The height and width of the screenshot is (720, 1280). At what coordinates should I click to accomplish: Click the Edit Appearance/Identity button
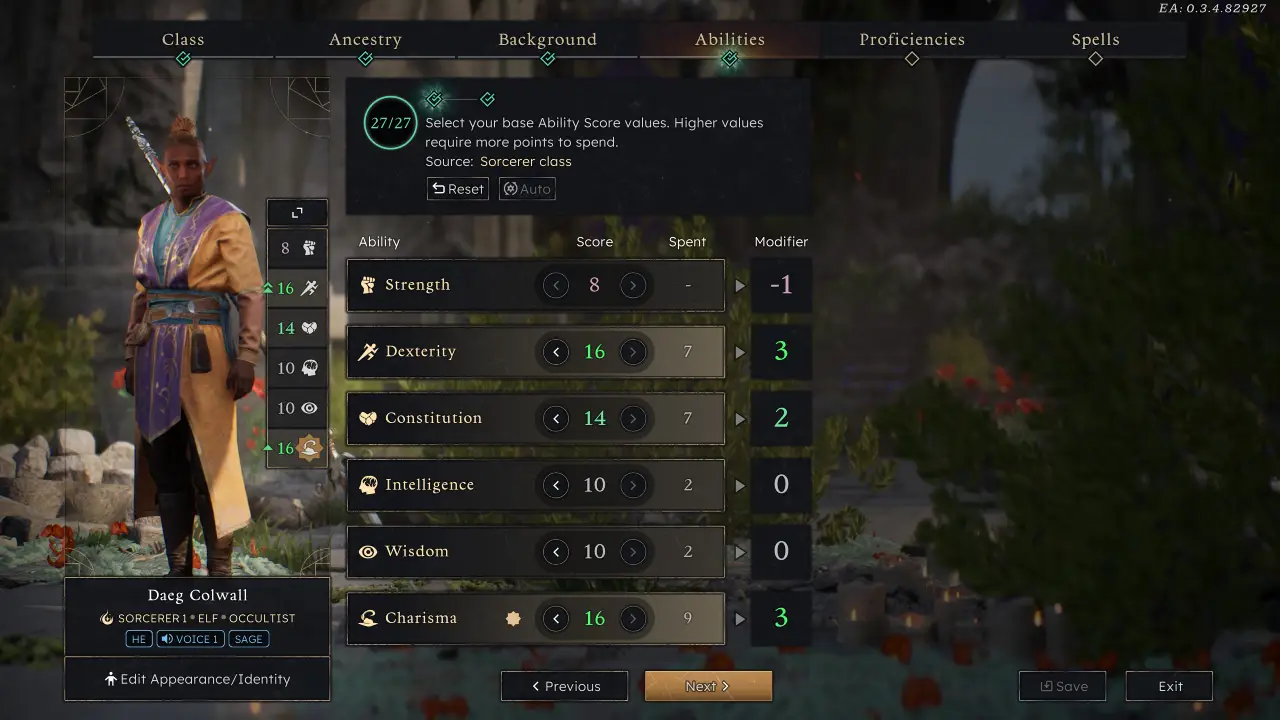click(197, 678)
